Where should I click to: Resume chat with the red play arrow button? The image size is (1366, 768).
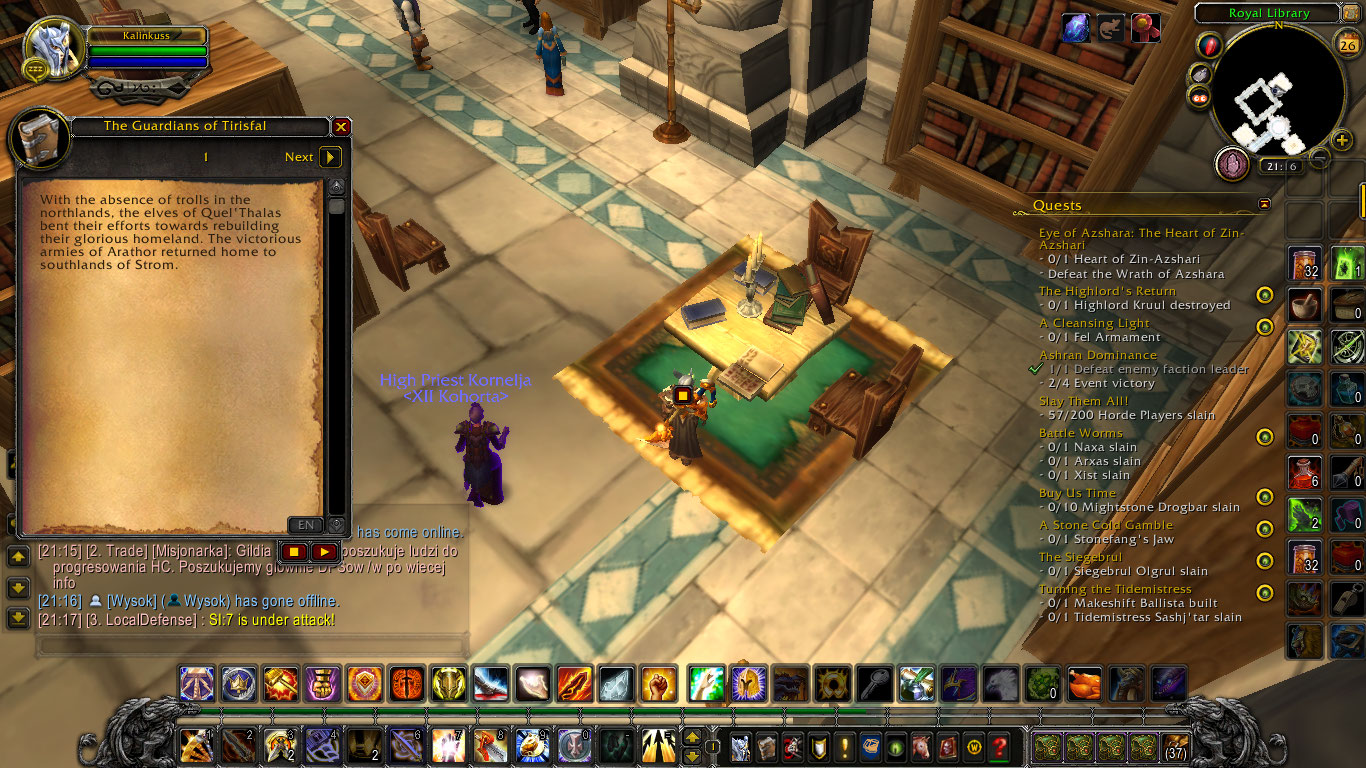[x=325, y=551]
